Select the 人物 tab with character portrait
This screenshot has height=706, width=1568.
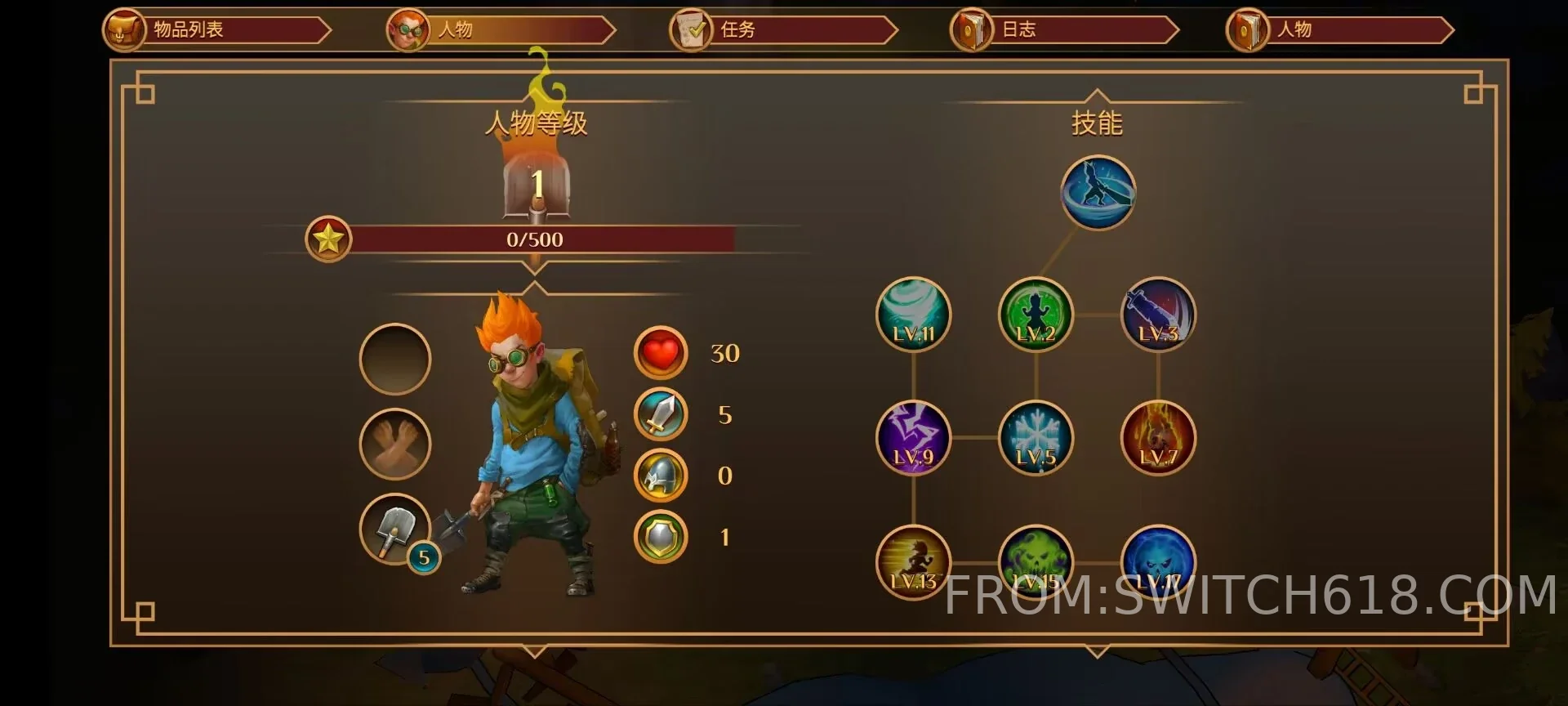coord(500,30)
